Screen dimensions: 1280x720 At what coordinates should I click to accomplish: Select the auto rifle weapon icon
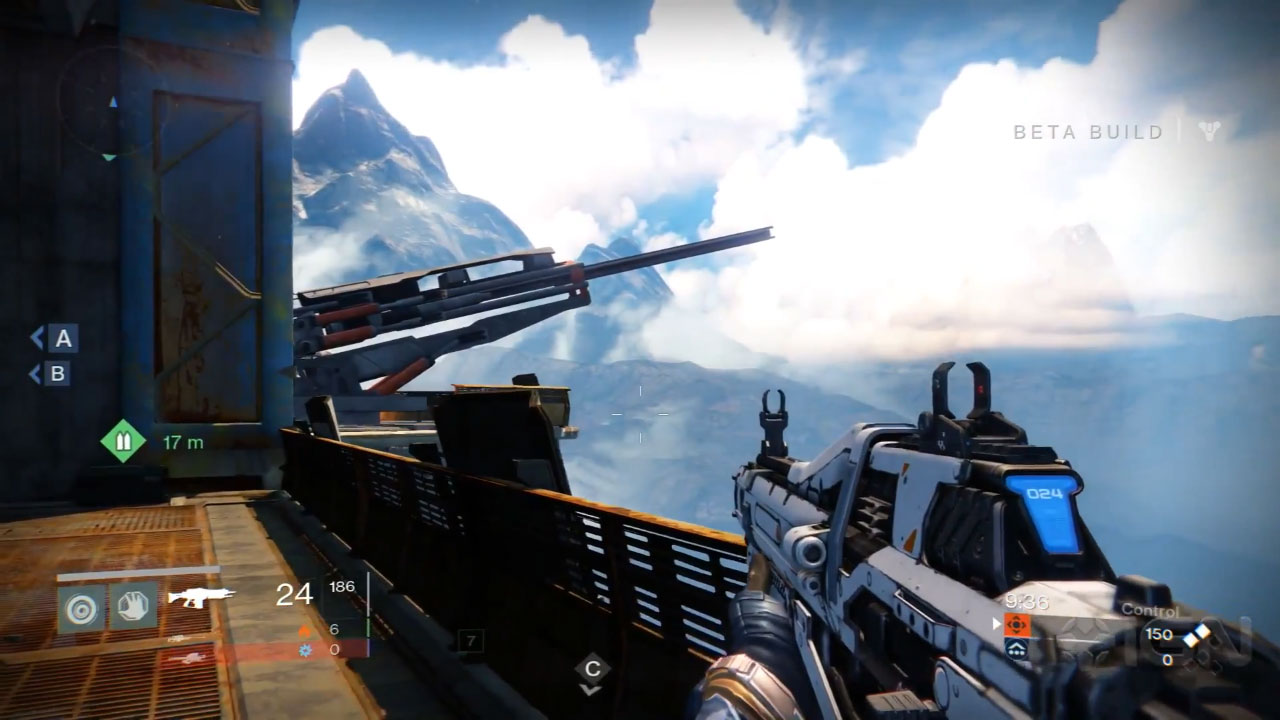coord(200,597)
